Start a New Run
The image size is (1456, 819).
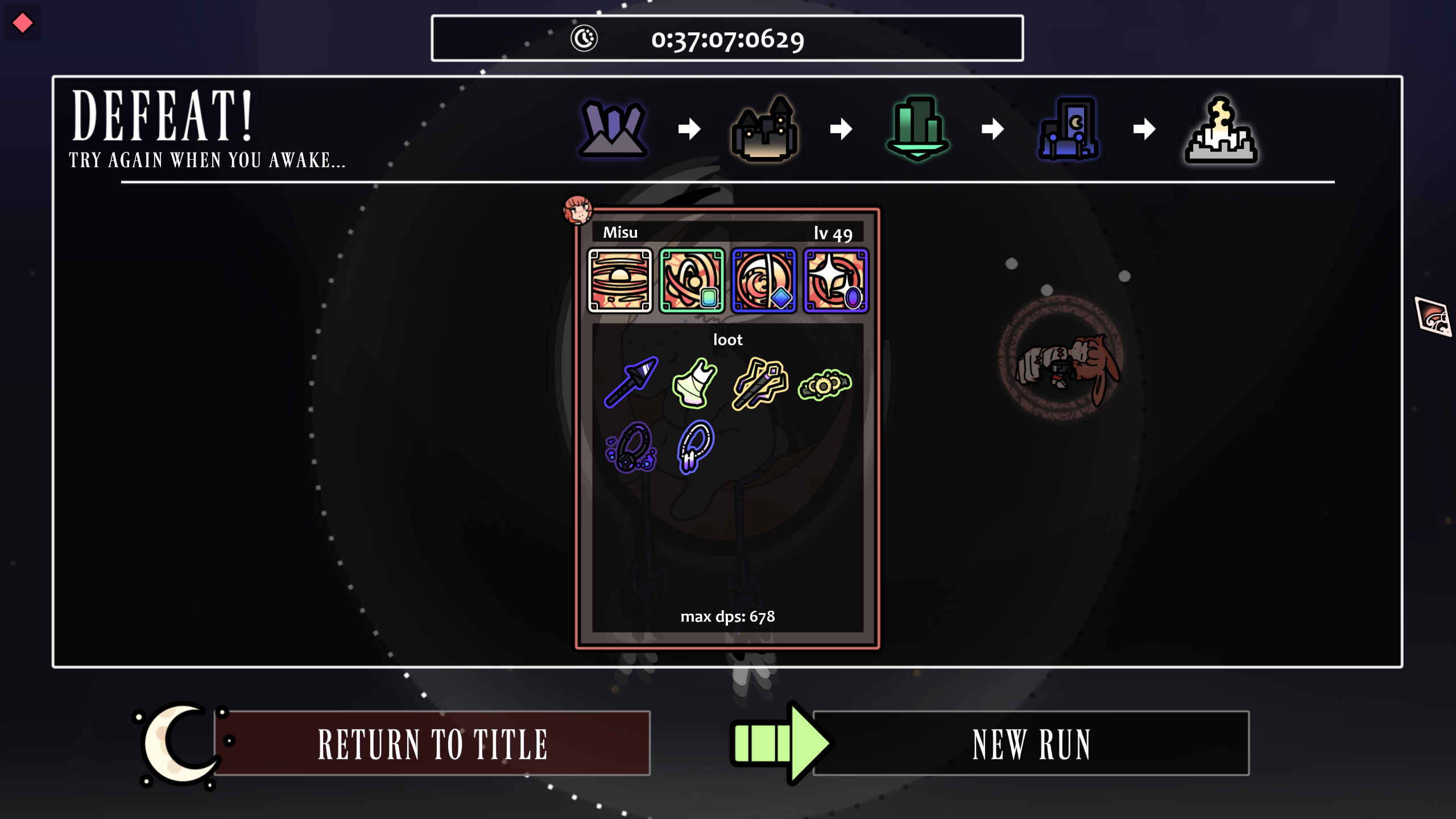coord(1031,743)
